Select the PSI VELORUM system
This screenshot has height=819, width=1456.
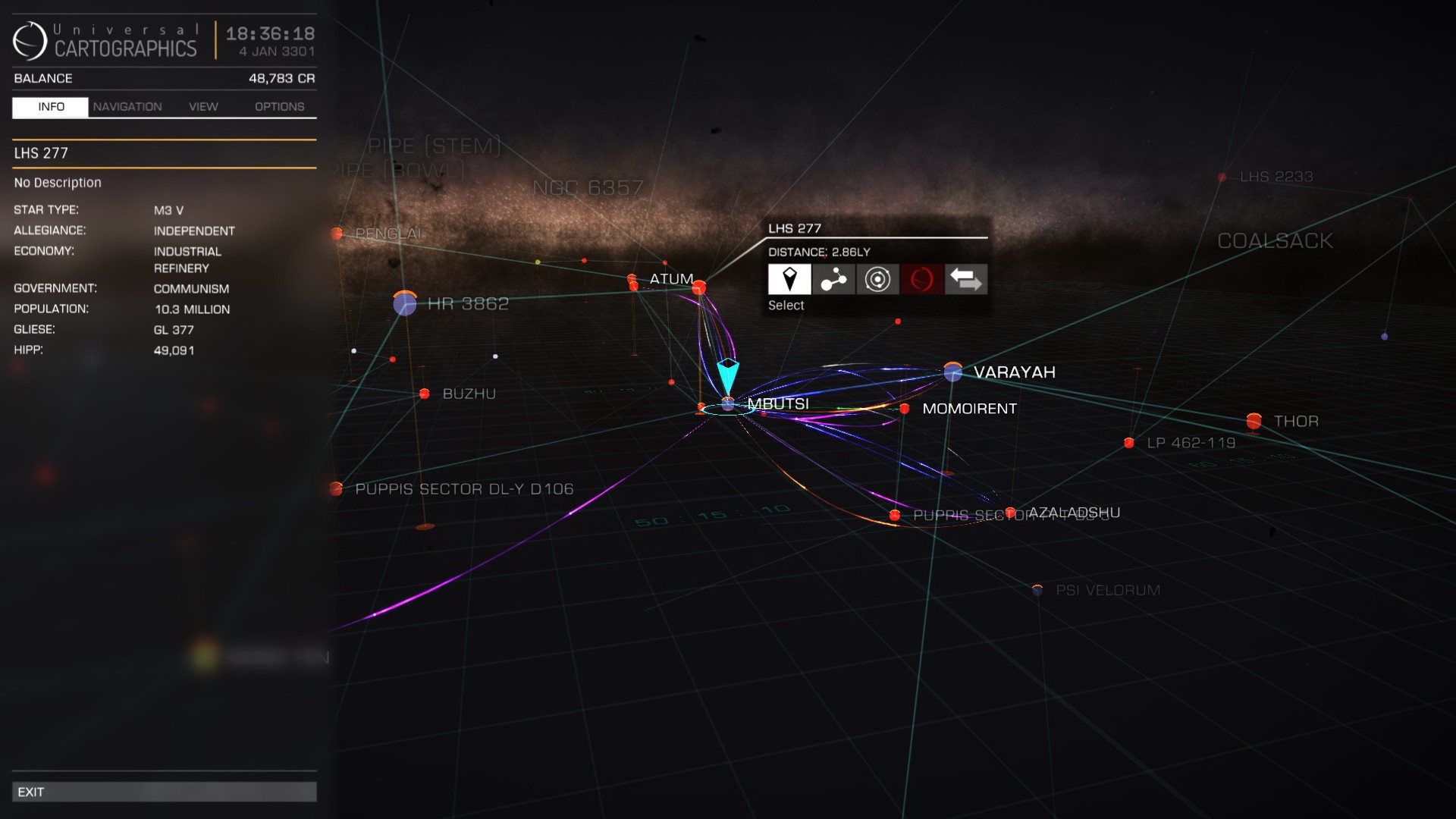click(x=1037, y=588)
